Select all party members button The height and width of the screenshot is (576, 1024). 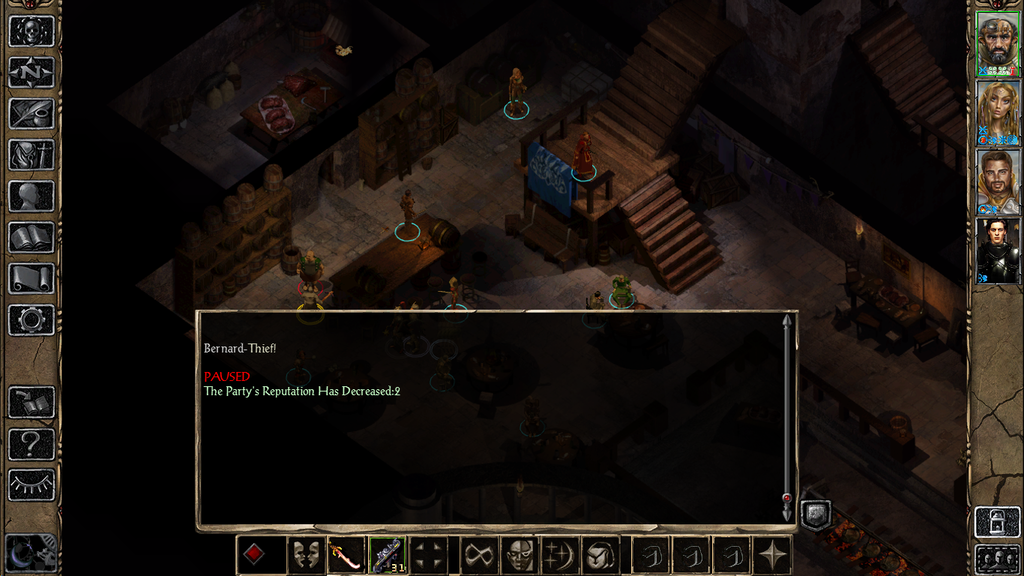coord(996,558)
